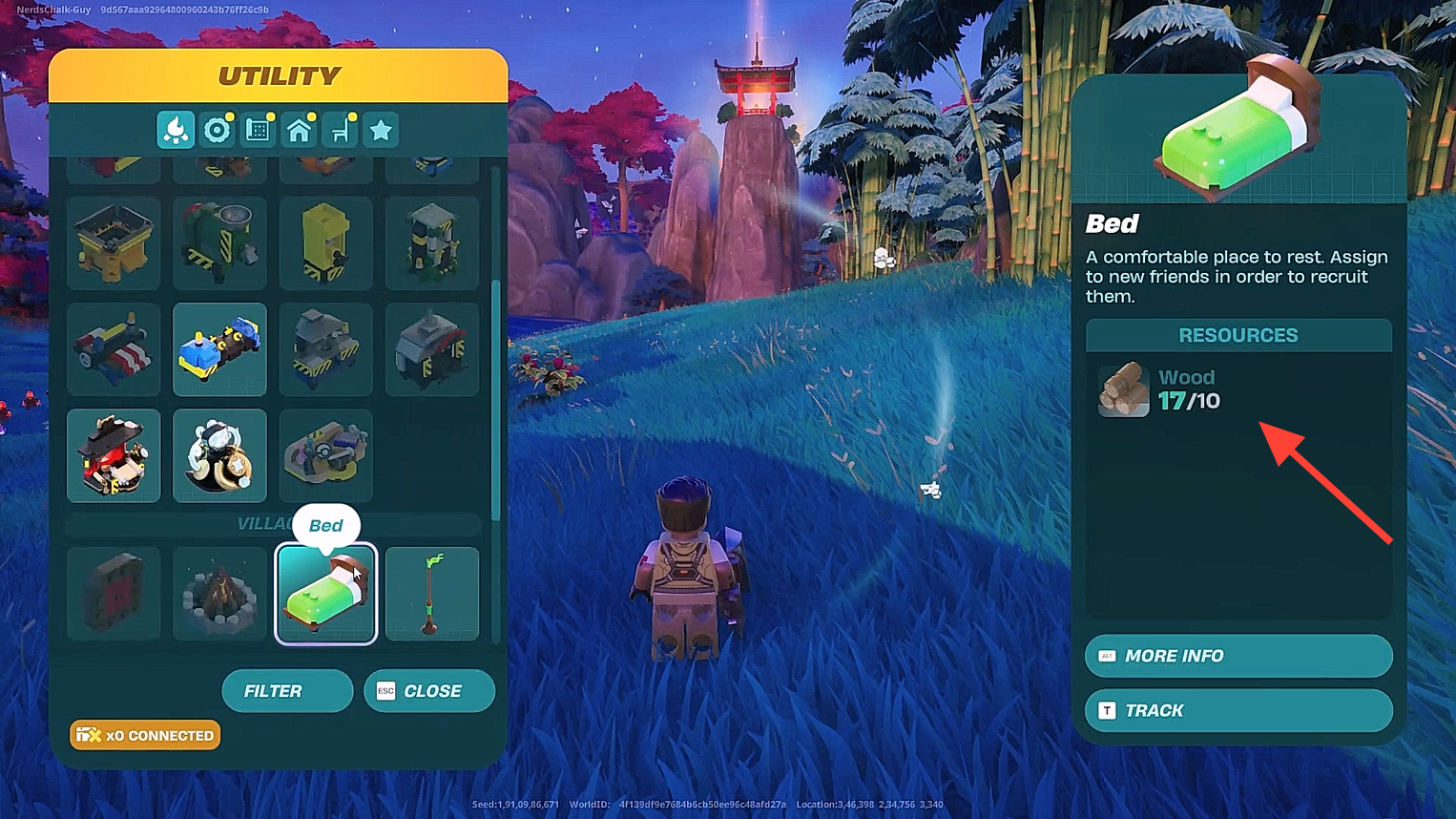Open More Info for the Bed
The height and width of the screenshot is (819, 1456).
tap(1238, 656)
